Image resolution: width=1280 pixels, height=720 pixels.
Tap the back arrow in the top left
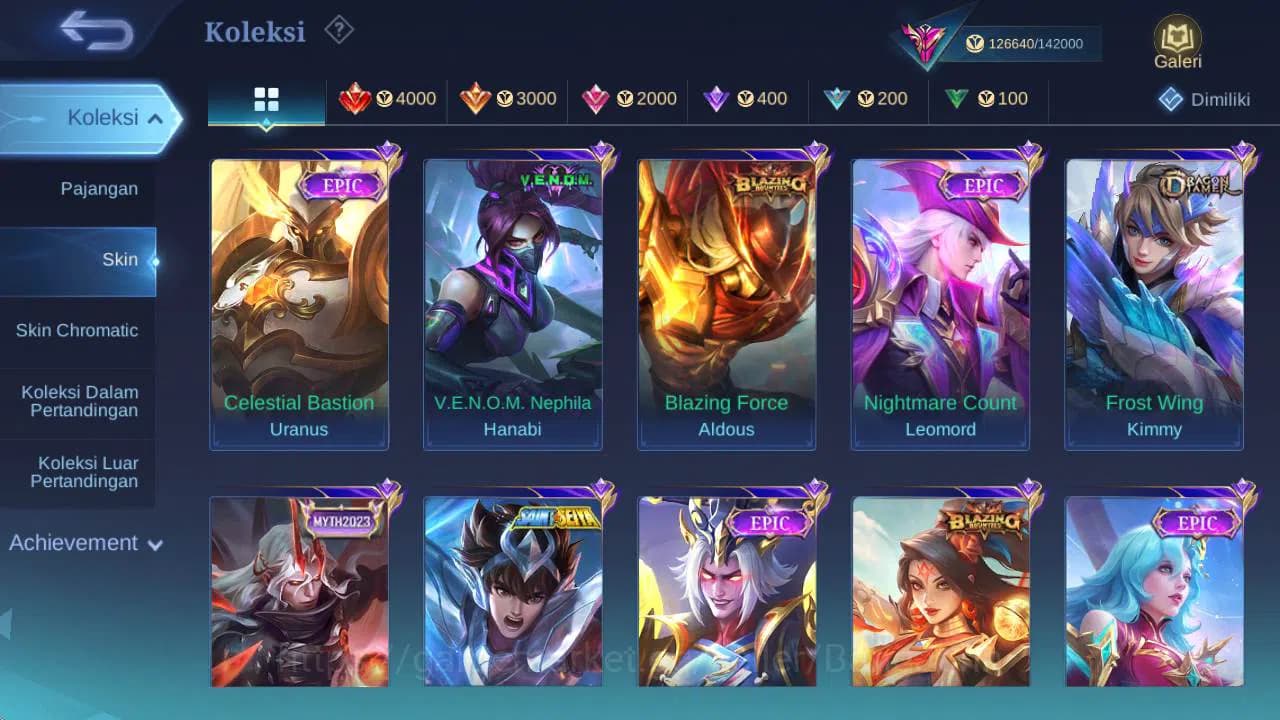[93, 31]
